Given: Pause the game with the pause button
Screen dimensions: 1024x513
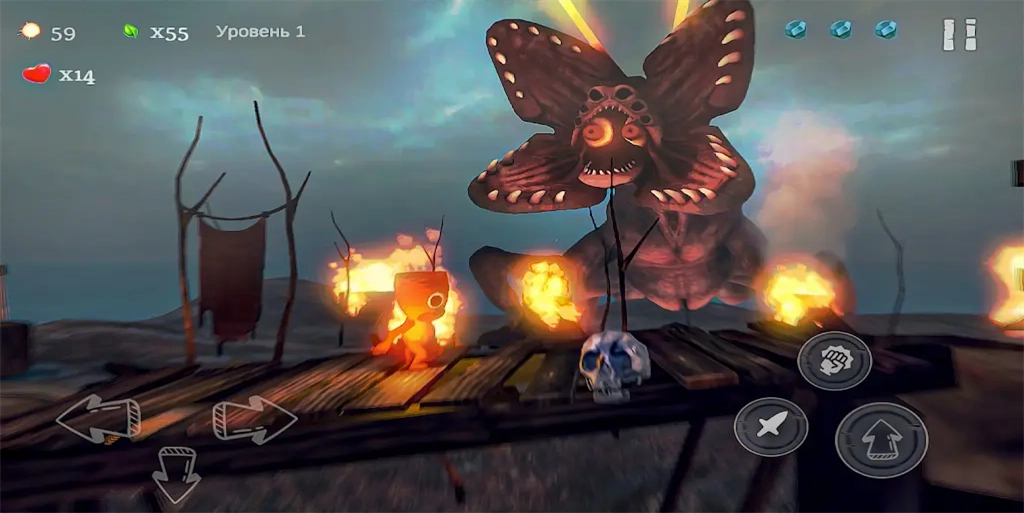Looking at the screenshot, I should tap(959, 34).
